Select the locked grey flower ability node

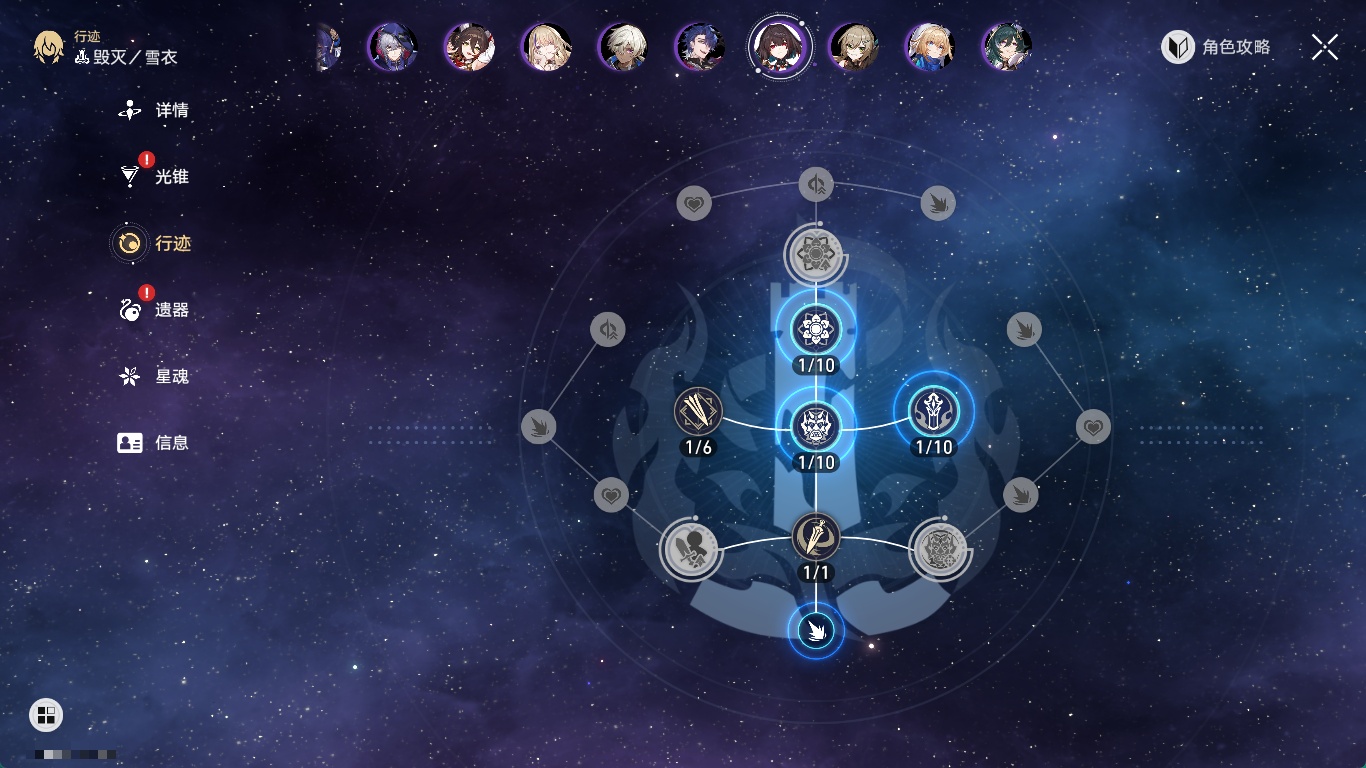click(816, 254)
